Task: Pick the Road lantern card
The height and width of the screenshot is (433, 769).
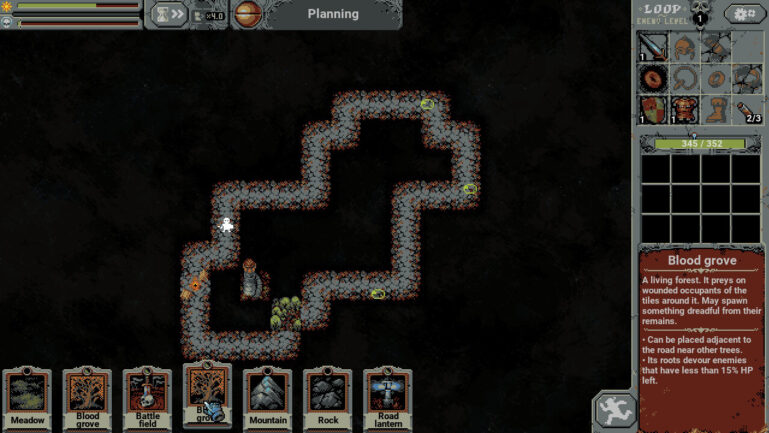Action: (x=388, y=399)
